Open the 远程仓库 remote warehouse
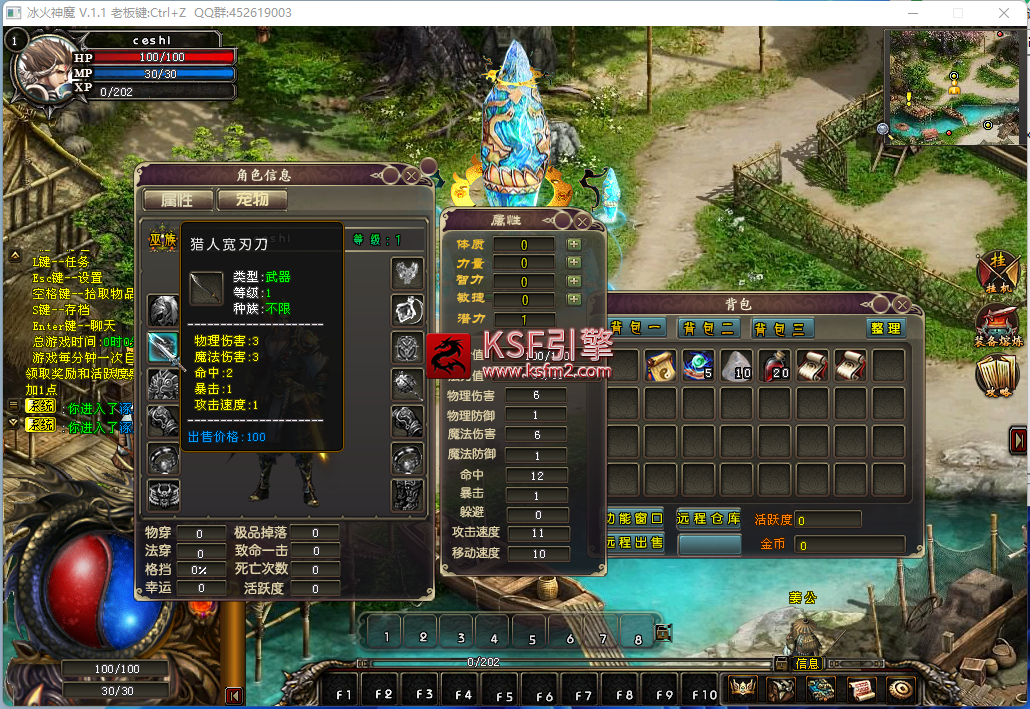The image size is (1030, 709). (708, 519)
